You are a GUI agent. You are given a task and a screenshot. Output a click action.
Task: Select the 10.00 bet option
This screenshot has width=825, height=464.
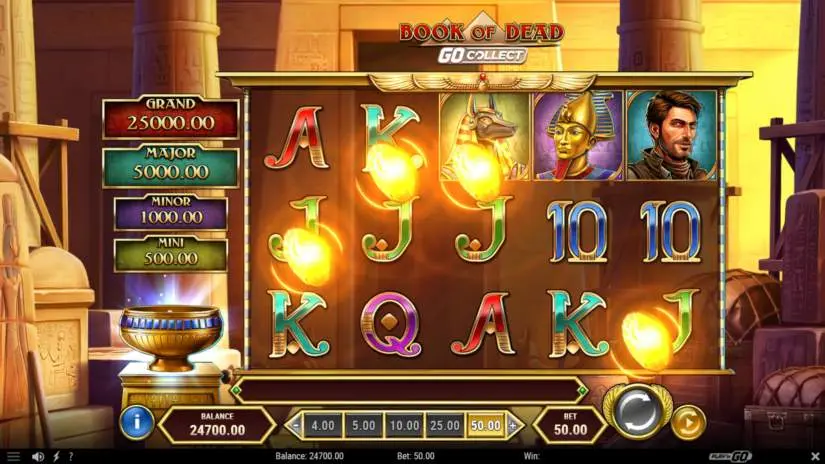(x=405, y=425)
